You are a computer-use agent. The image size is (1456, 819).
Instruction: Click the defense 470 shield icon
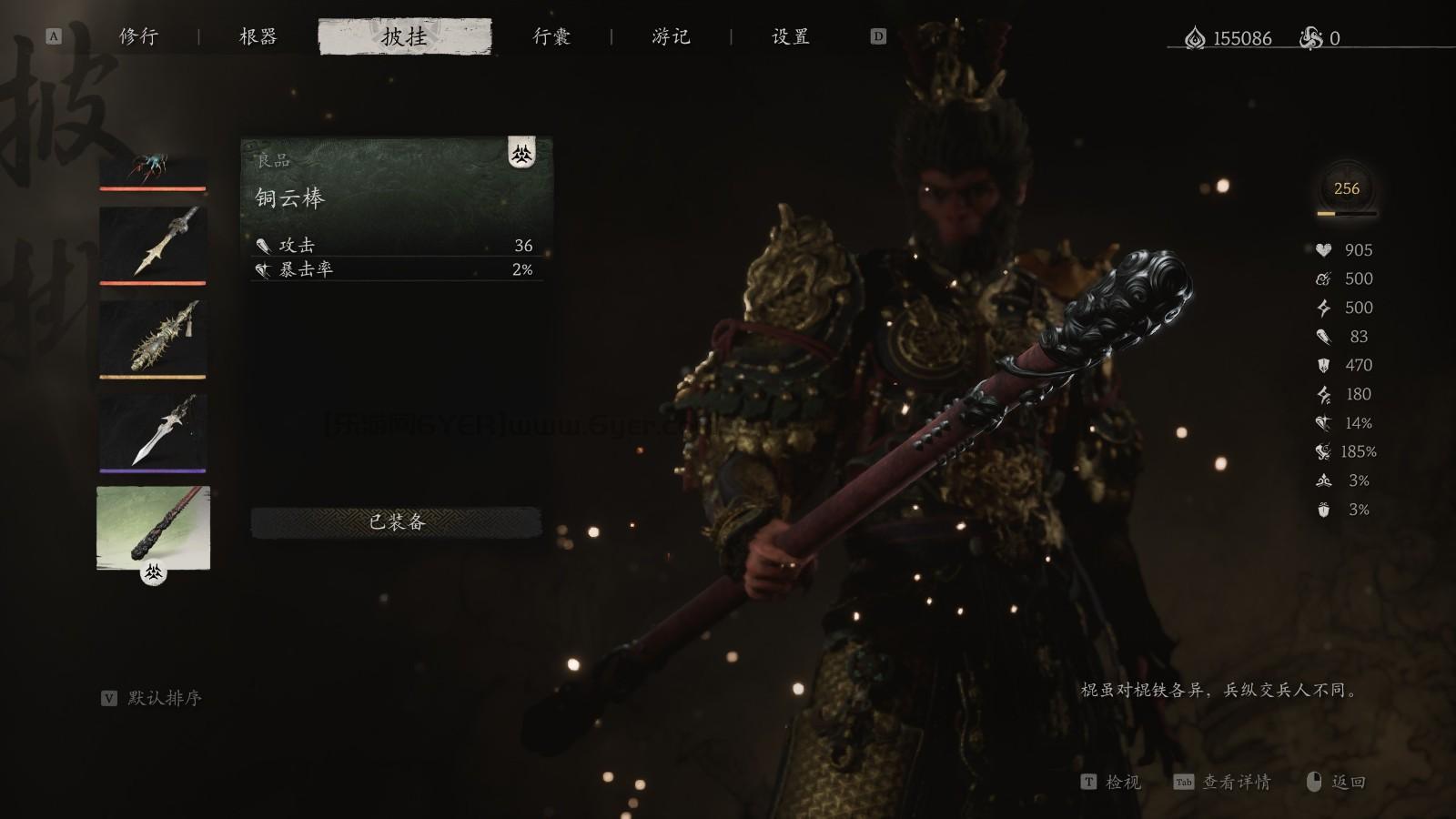pos(1323,366)
